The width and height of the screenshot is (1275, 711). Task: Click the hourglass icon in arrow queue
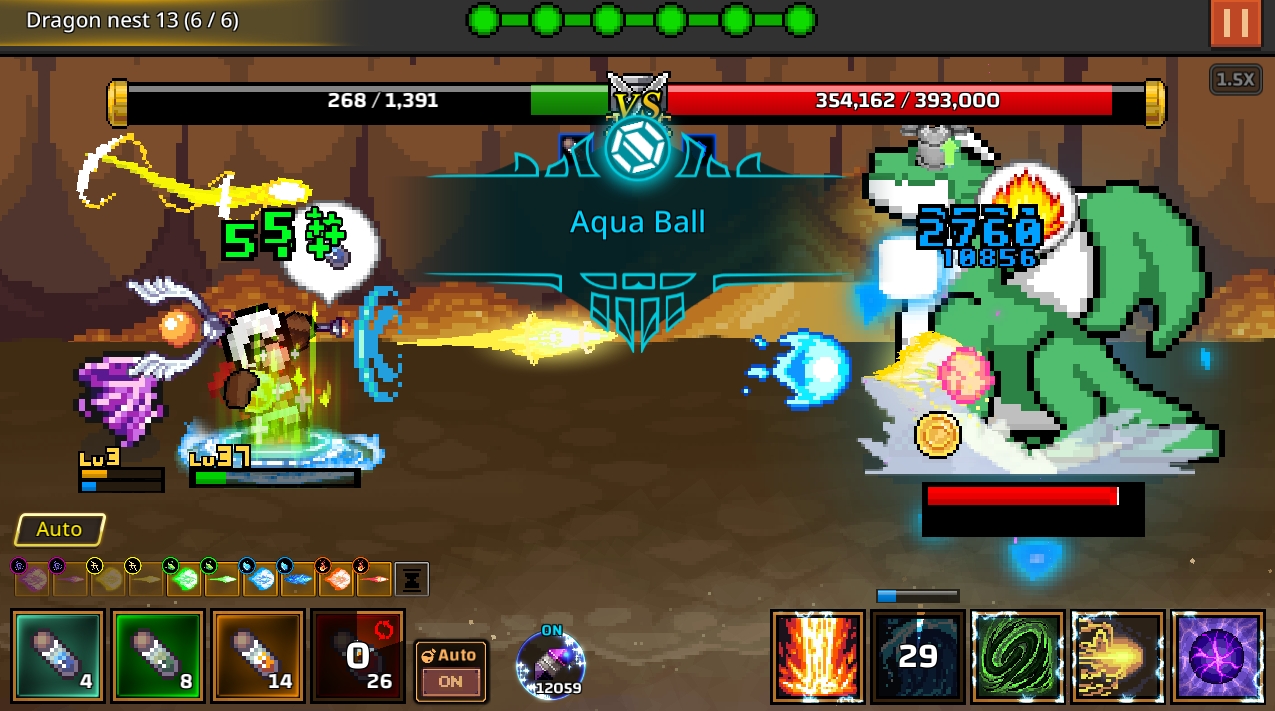412,578
